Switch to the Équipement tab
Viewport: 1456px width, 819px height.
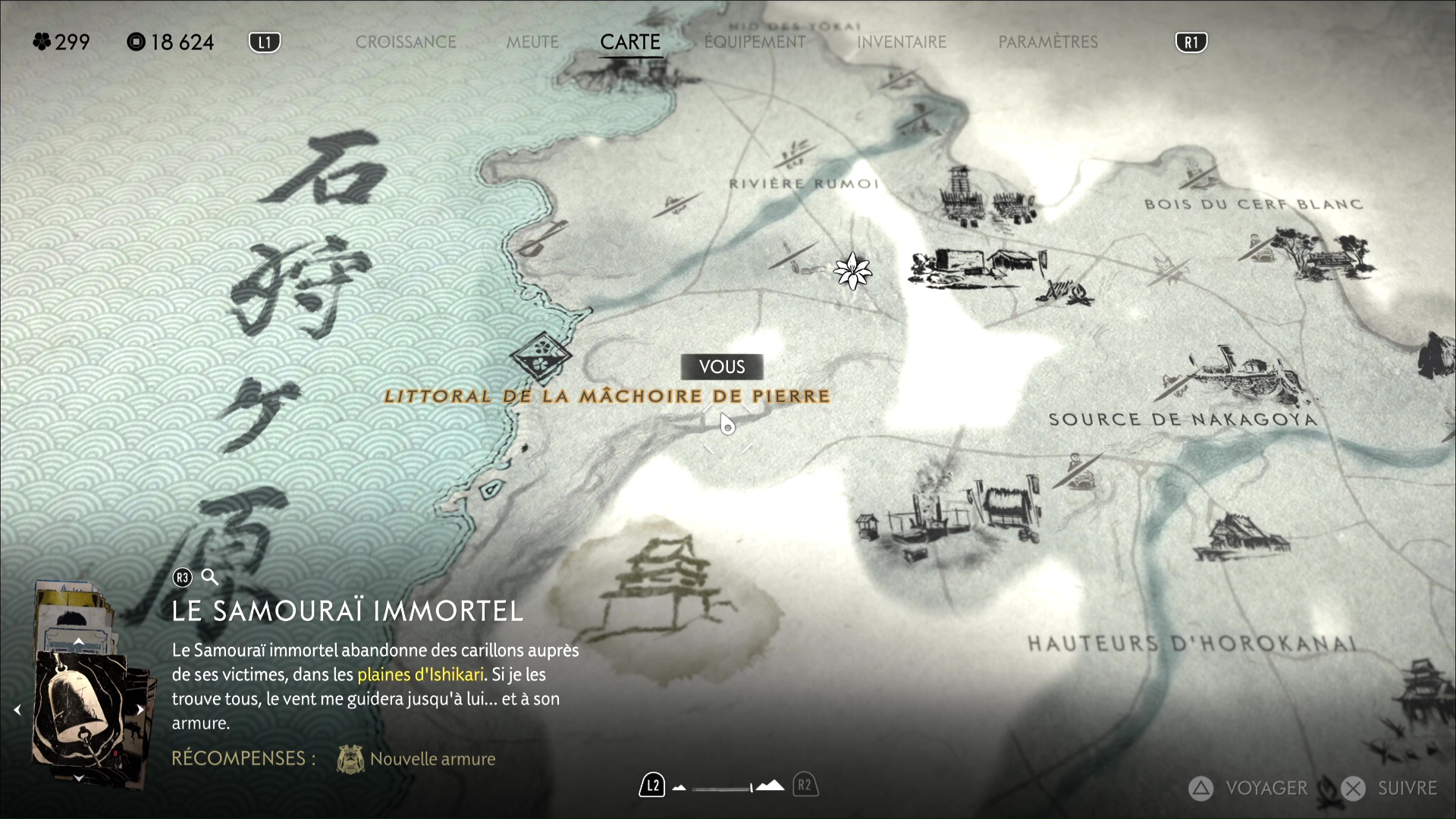click(x=755, y=42)
